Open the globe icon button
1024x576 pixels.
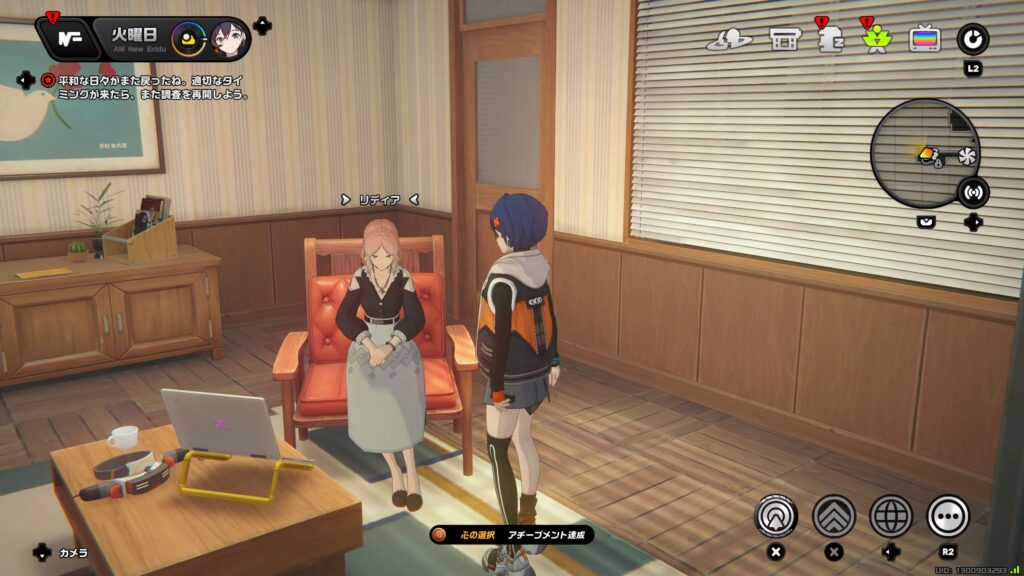coord(891,516)
